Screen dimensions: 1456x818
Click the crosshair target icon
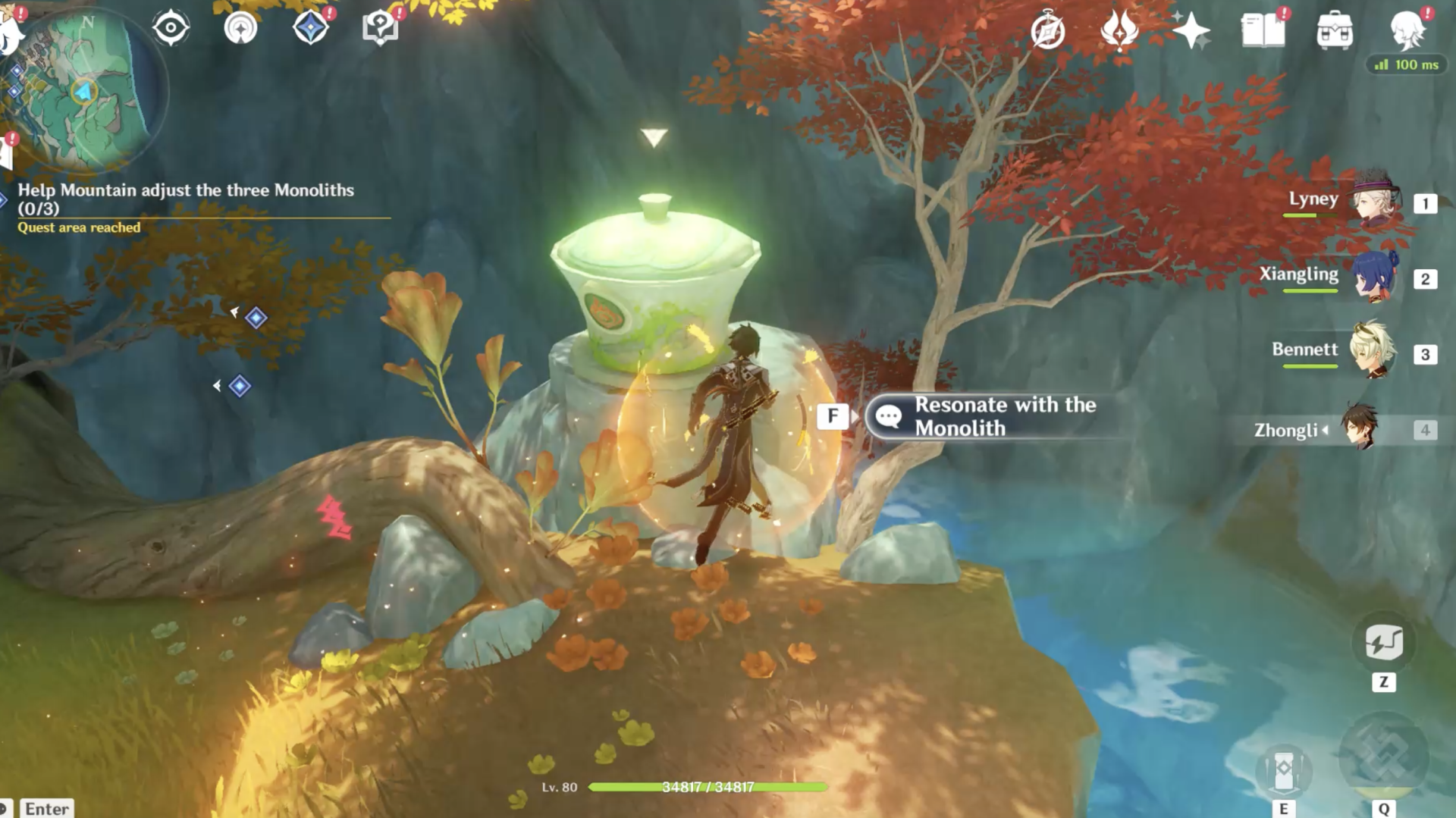171,28
